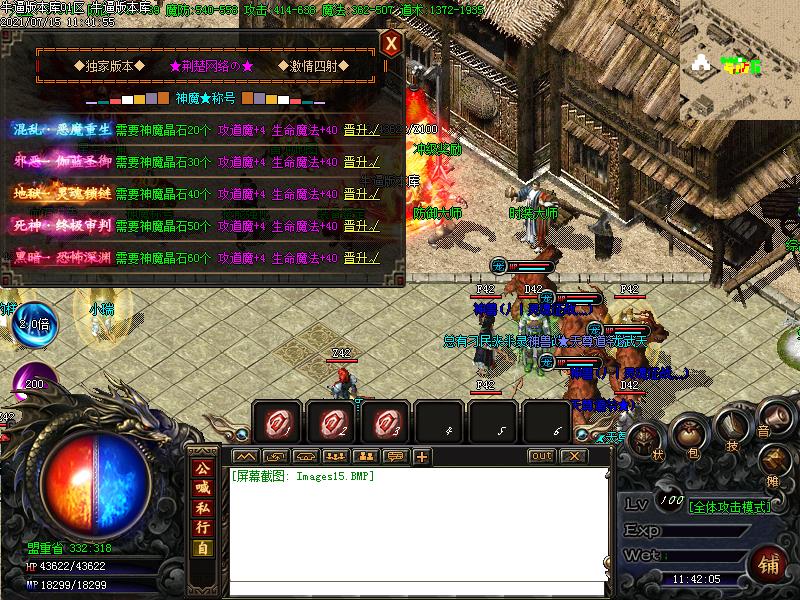Choose 晋升 on the 地狱·灵魂锁链 row
800x600 pixels.
[x=360, y=193]
